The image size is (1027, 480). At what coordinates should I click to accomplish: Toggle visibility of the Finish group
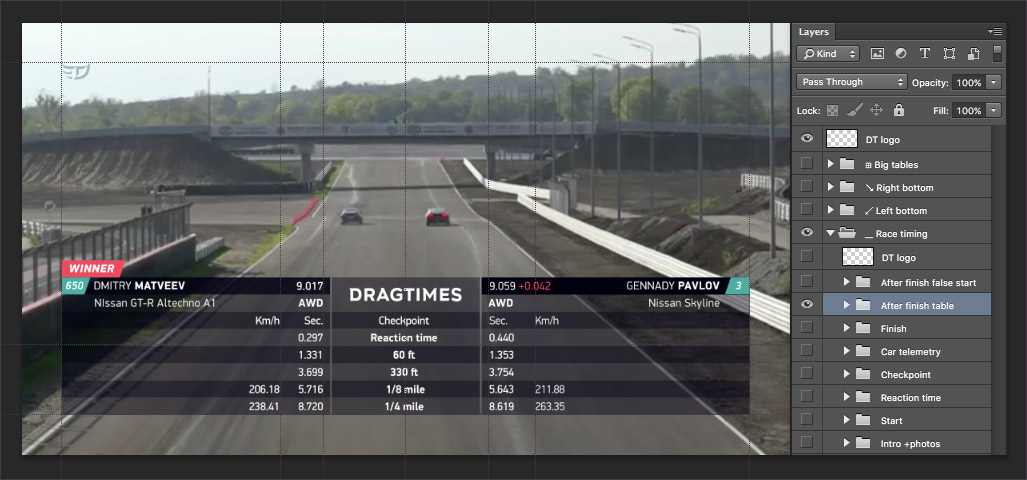[x=807, y=329]
